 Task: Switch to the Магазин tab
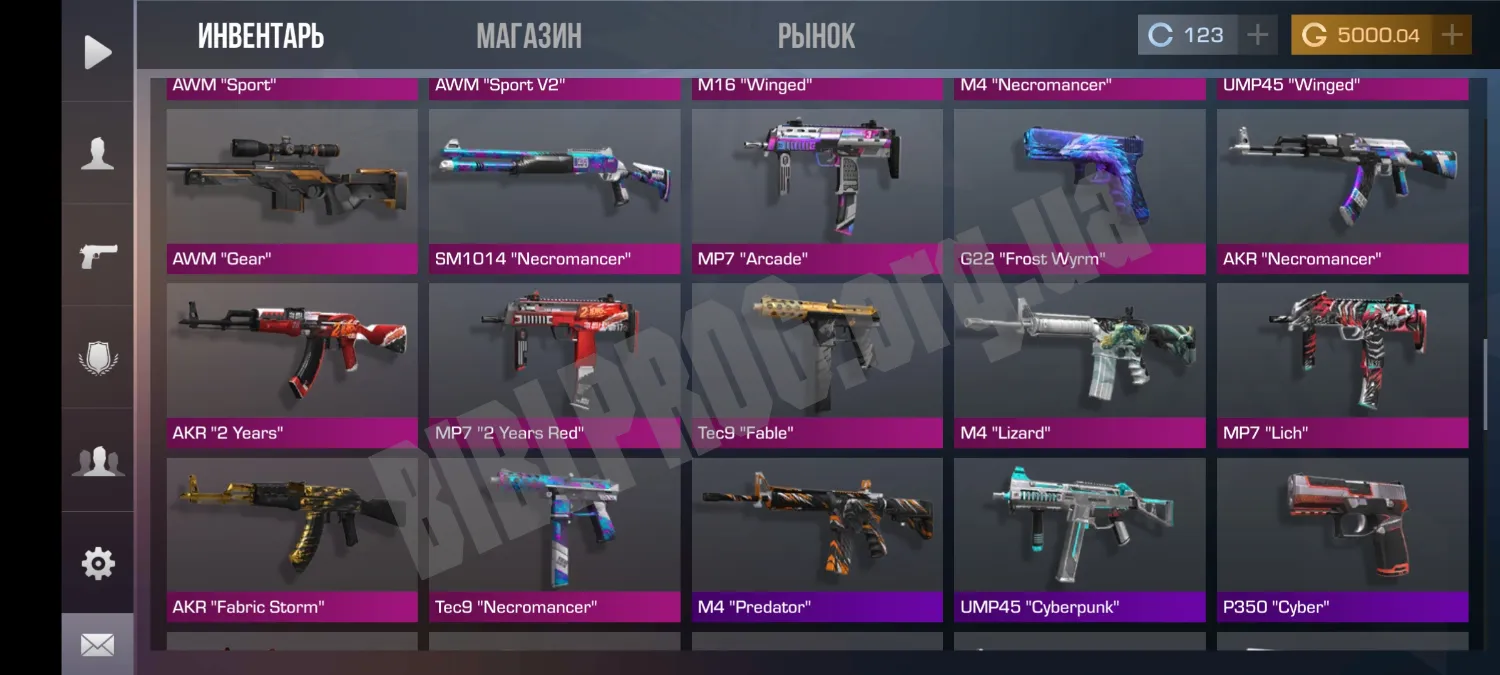[x=529, y=37]
